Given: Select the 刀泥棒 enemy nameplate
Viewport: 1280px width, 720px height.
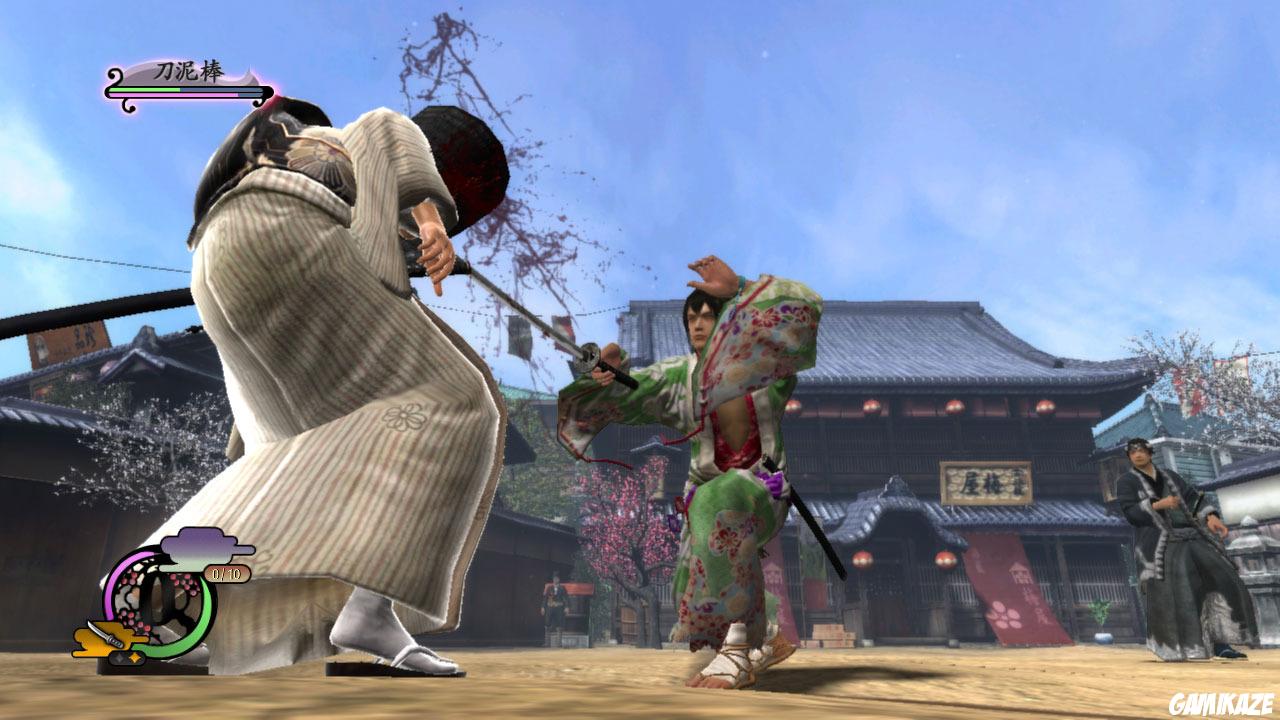Looking at the screenshot, I should 190,70.
